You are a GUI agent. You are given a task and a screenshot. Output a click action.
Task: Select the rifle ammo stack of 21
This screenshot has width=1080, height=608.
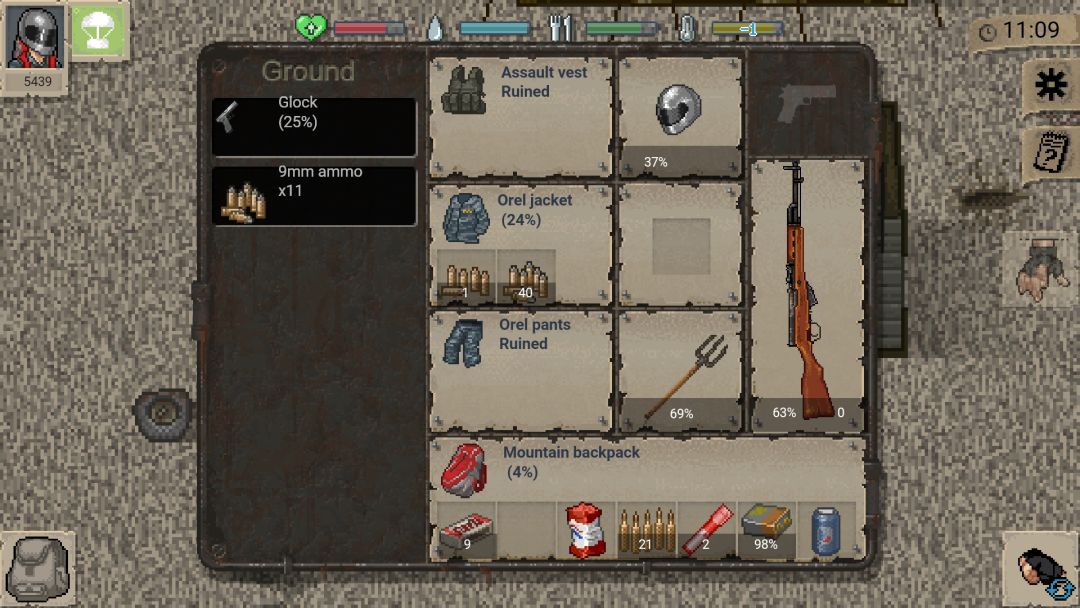coord(646,530)
